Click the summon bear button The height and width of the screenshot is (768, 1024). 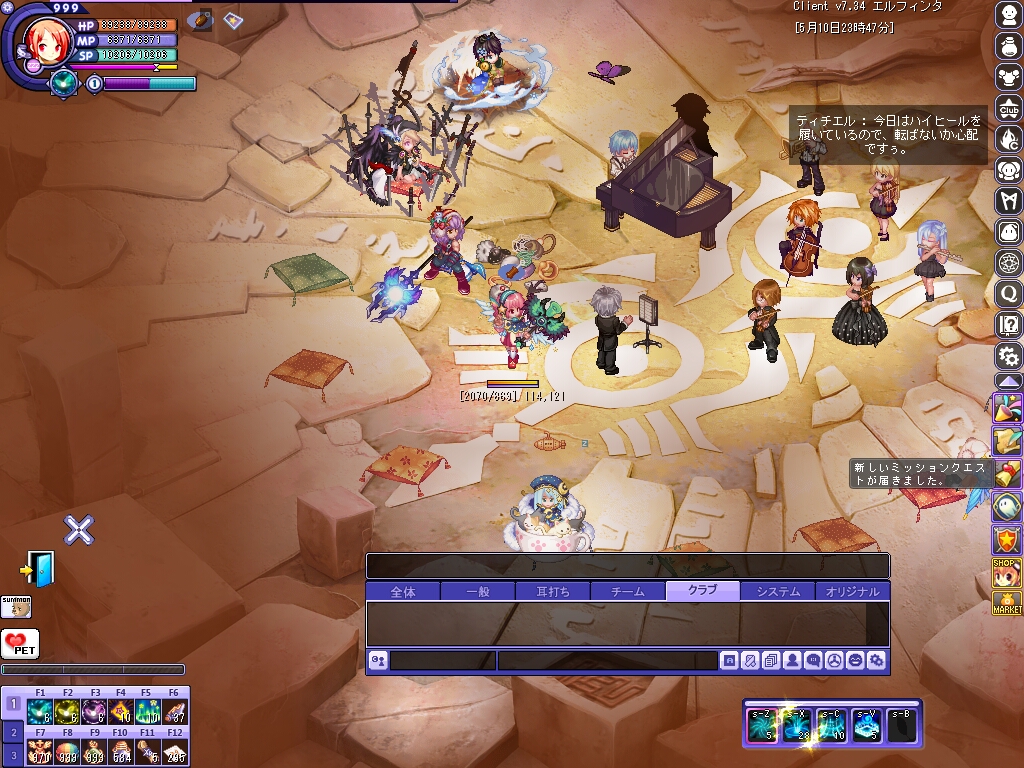[x=16, y=606]
